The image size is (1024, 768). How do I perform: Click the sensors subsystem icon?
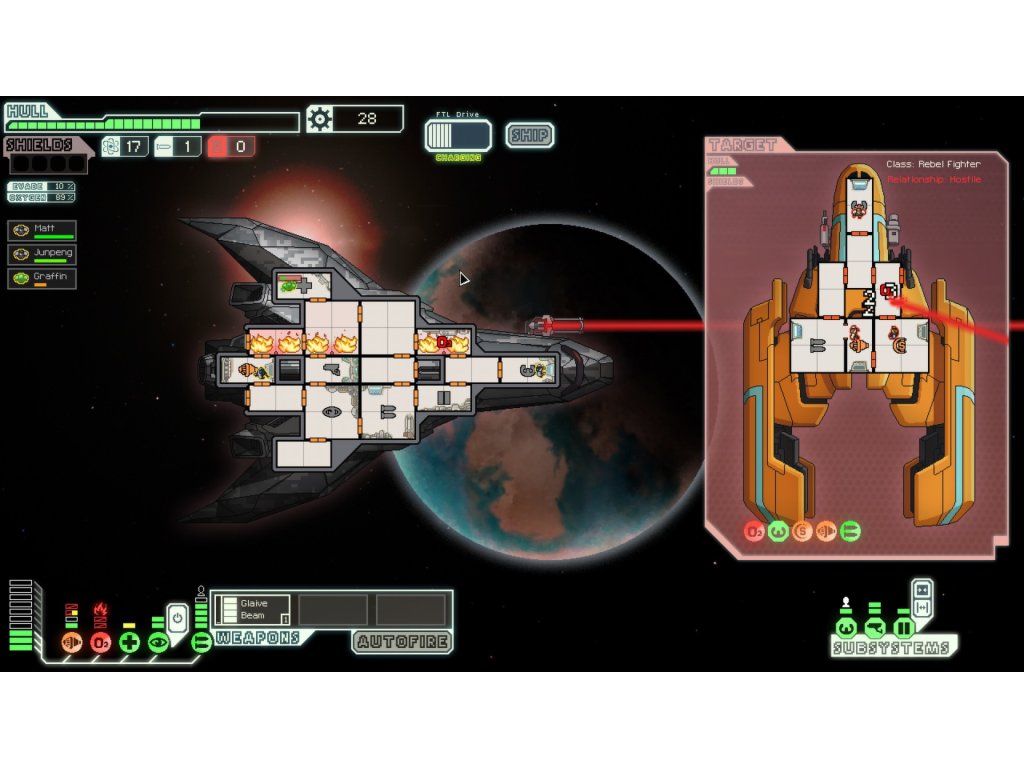[875, 628]
